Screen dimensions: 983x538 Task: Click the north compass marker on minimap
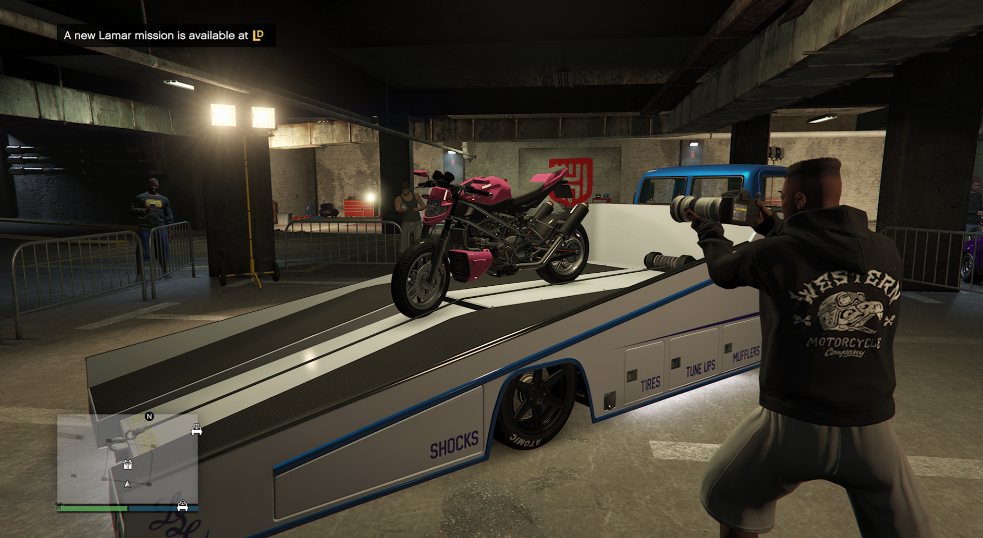pos(149,415)
